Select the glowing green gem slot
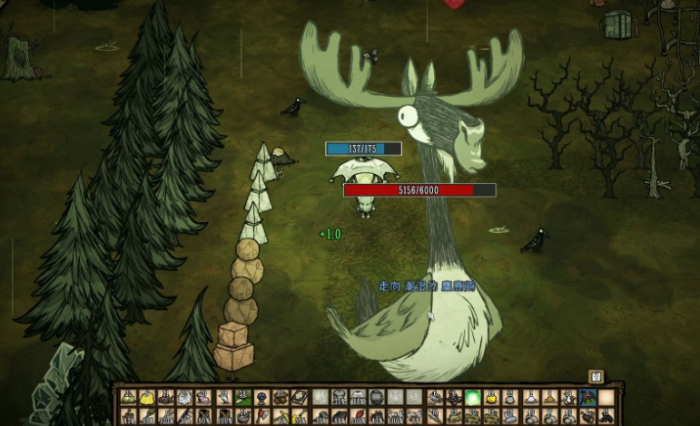The image size is (700, 426). (473, 397)
